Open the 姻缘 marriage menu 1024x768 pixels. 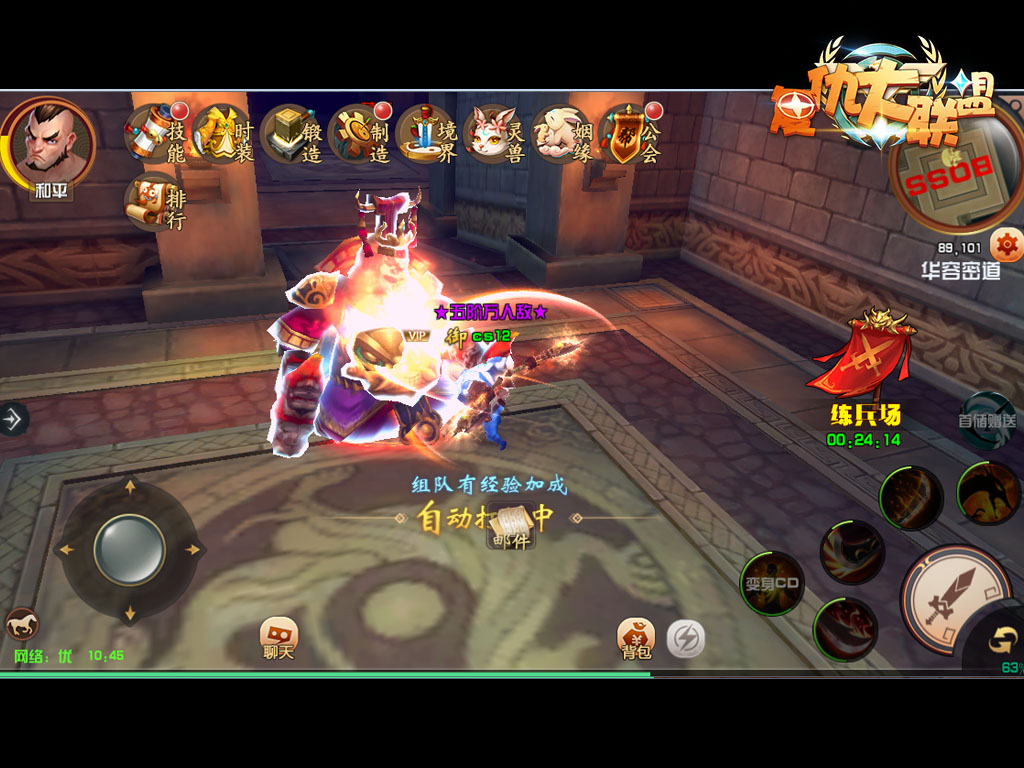(562, 135)
